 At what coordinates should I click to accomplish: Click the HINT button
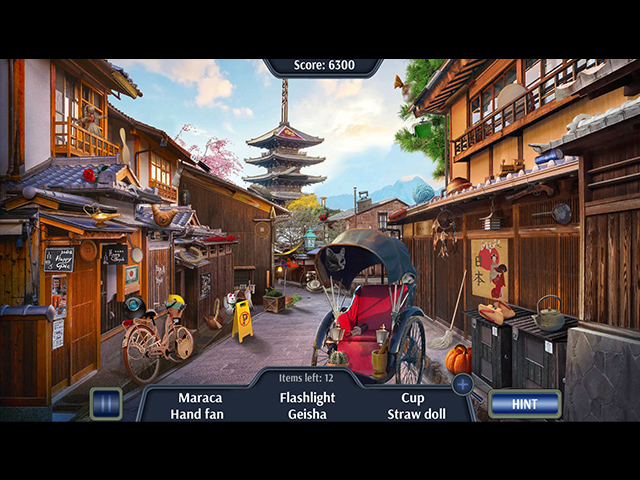coord(524,404)
